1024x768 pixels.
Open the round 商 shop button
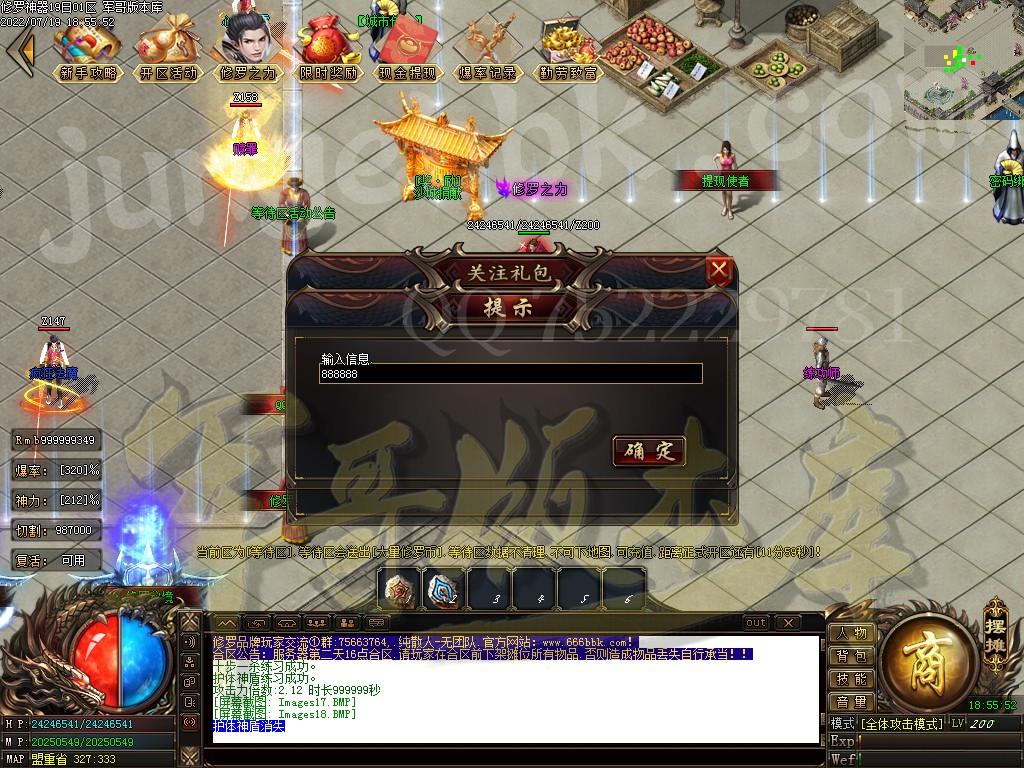coord(919,656)
